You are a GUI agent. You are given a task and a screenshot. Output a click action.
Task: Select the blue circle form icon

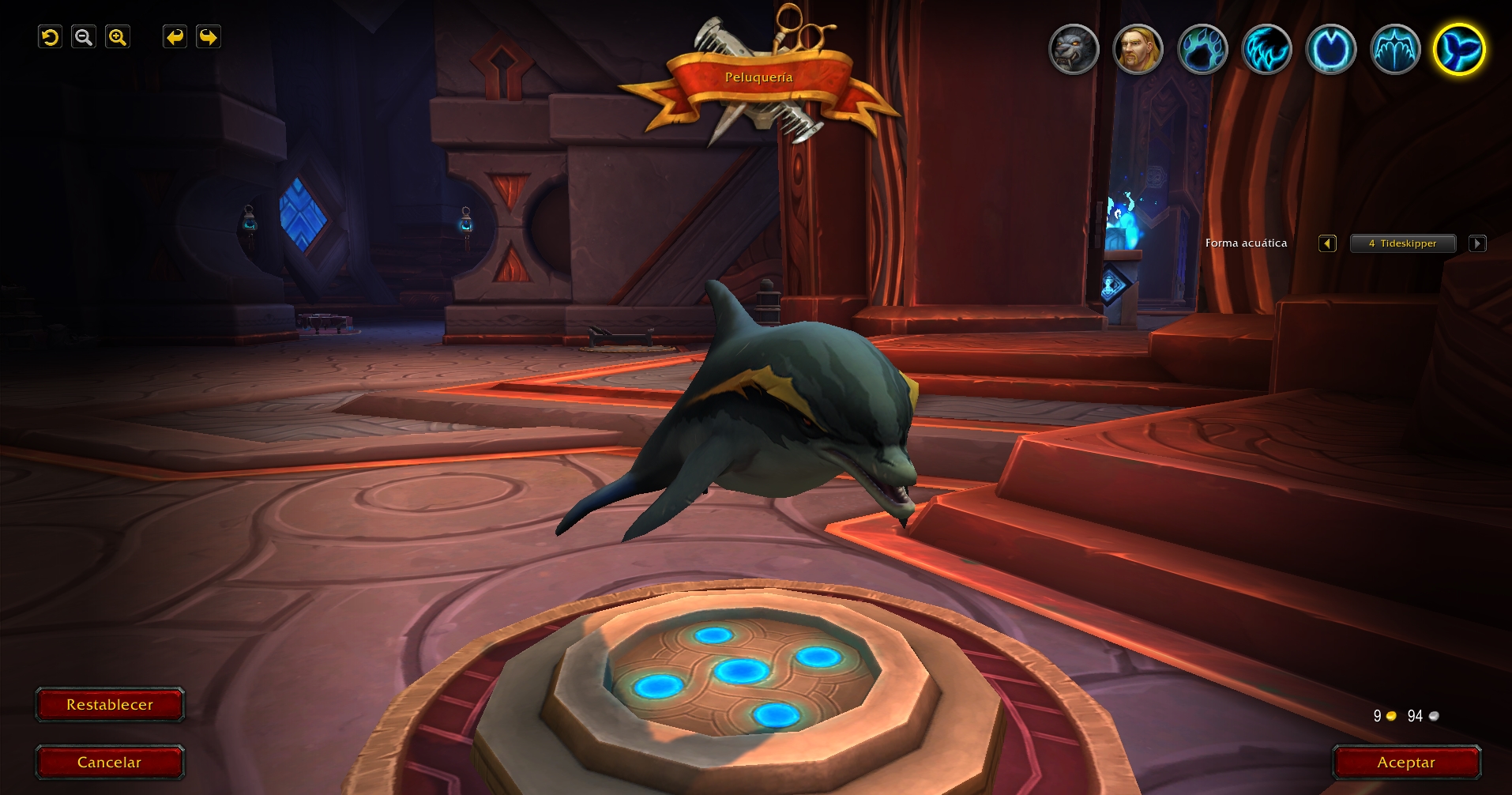click(x=1331, y=50)
